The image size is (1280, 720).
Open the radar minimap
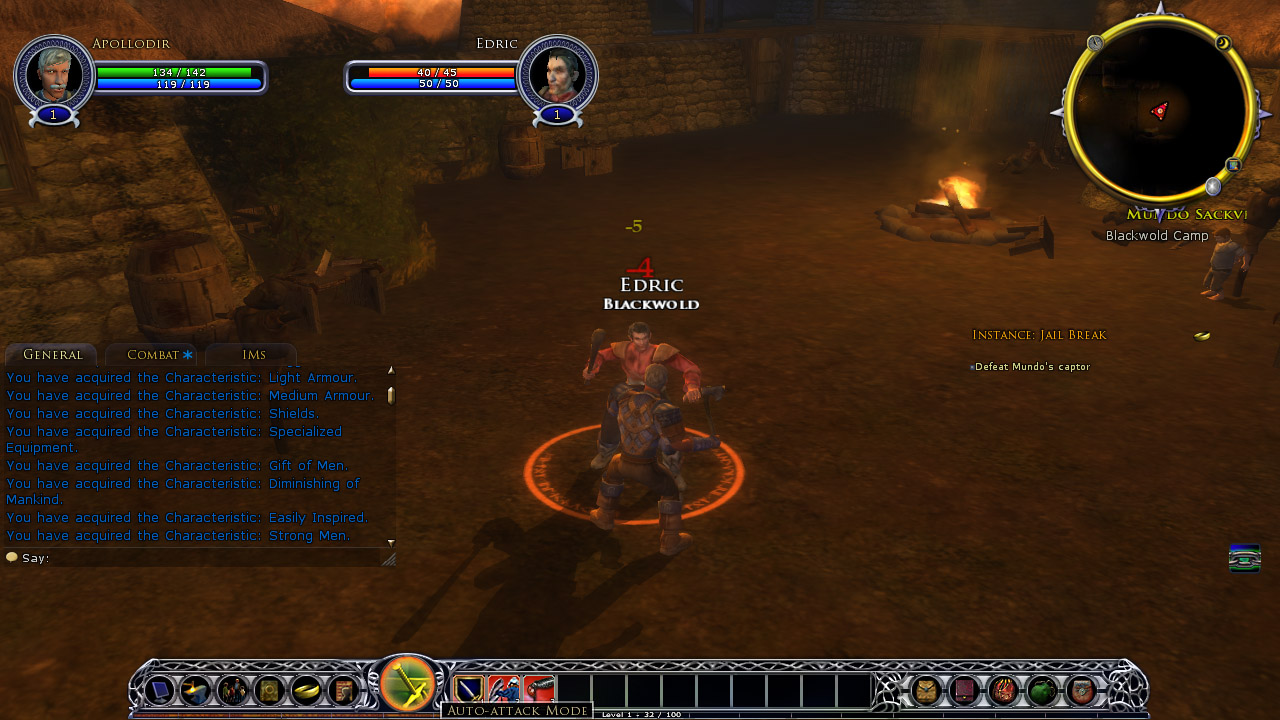click(1159, 110)
